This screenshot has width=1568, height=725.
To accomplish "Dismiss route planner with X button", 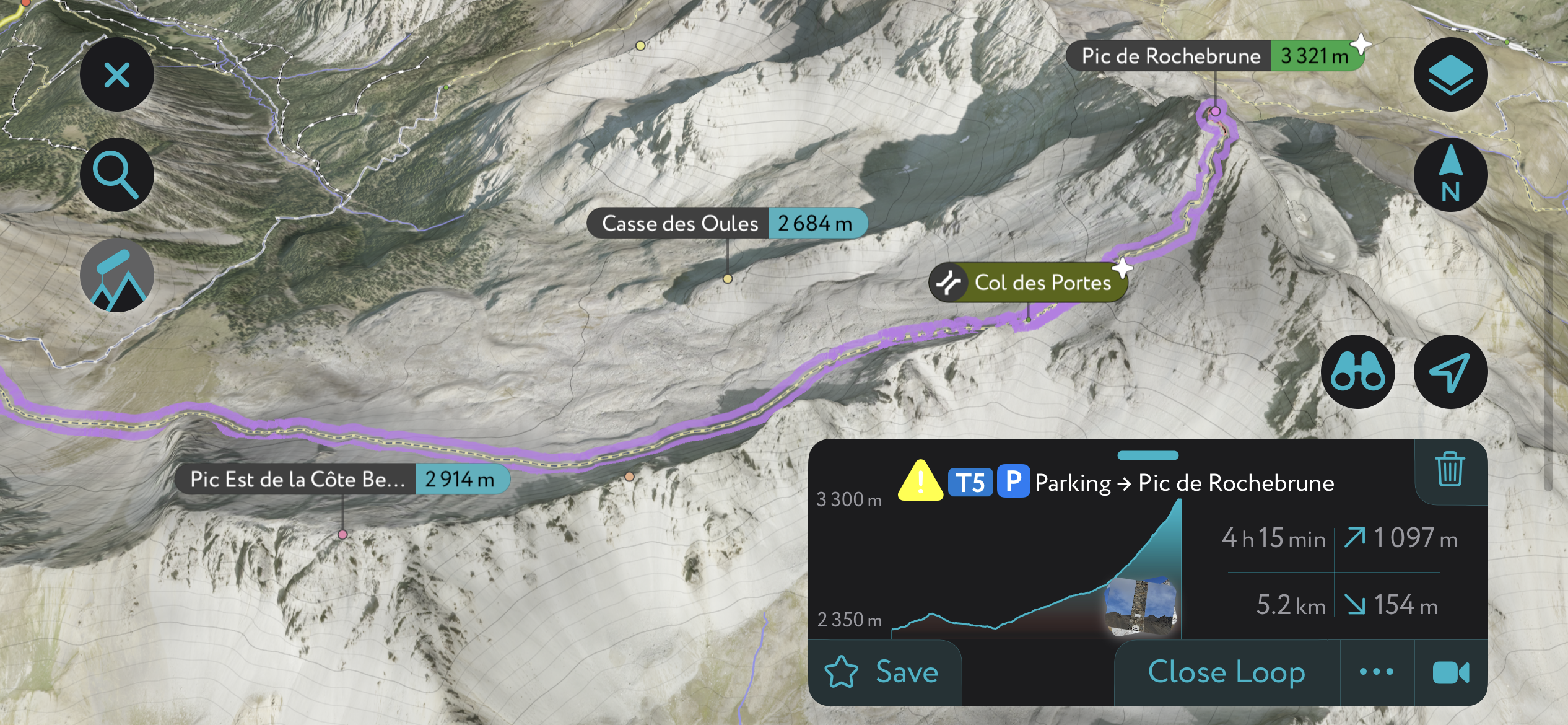I will coord(116,74).
